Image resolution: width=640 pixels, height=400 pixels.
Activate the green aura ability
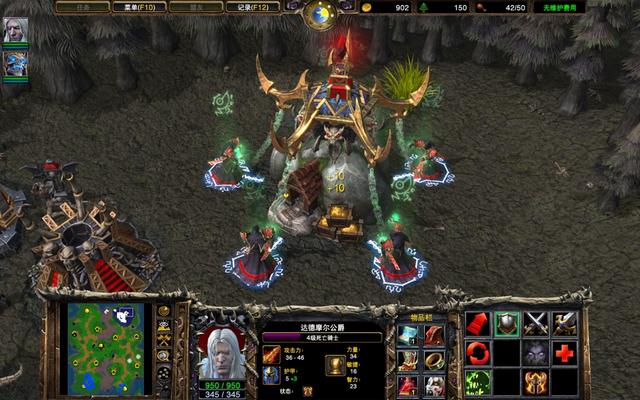[478, 382]
